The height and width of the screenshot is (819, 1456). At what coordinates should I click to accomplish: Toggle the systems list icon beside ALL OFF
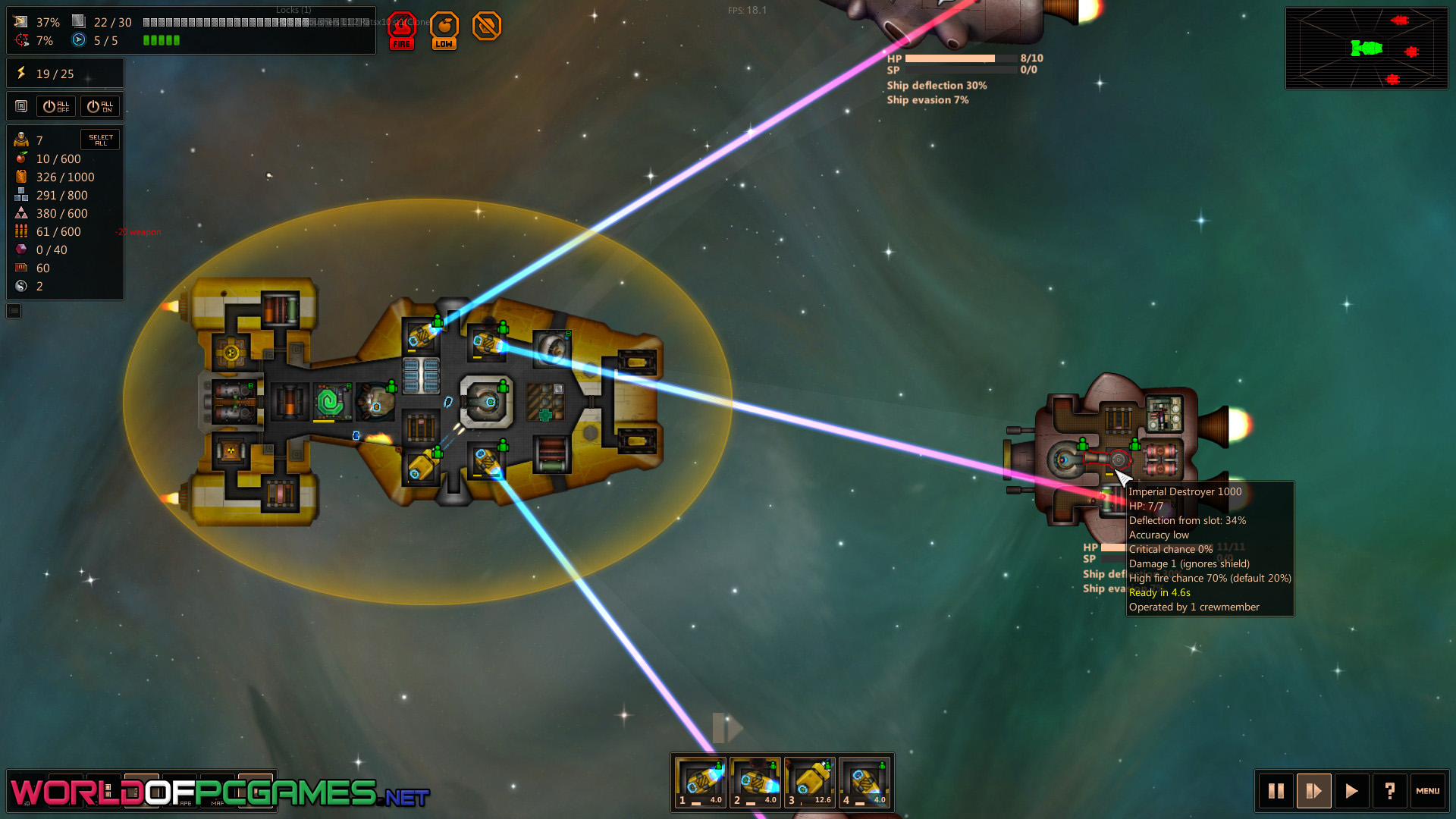pyautogui.click(x=21, y=106)
